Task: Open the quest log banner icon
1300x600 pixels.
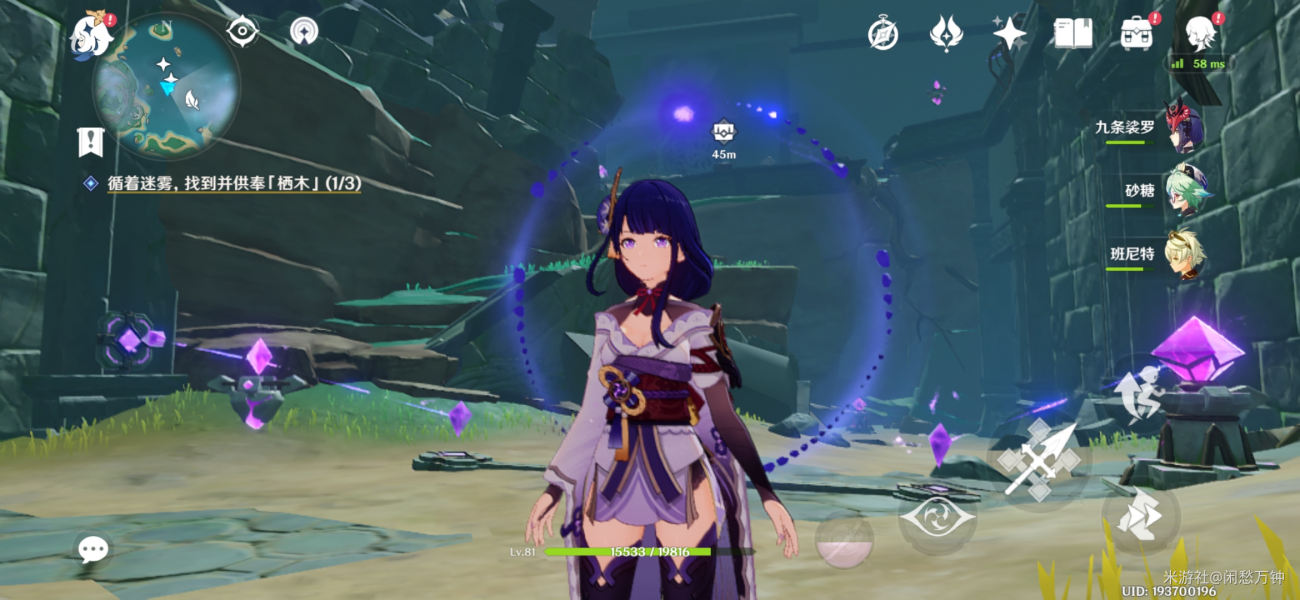Action: [91, 142]
